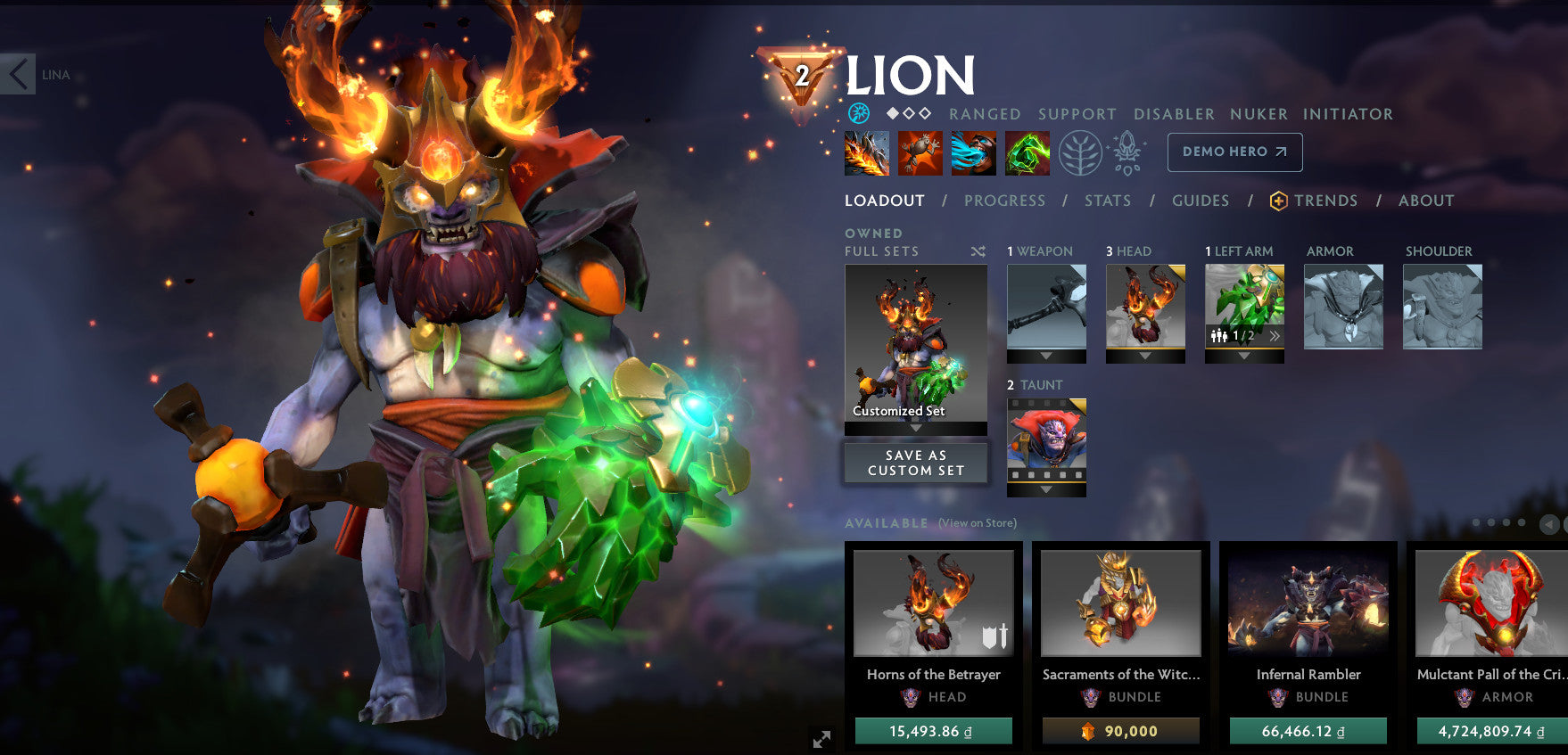Image resolution: width=1568 pixels, height=755 pixels.
Task: Click the Hex ability icon
Action: tap(920, 152)
